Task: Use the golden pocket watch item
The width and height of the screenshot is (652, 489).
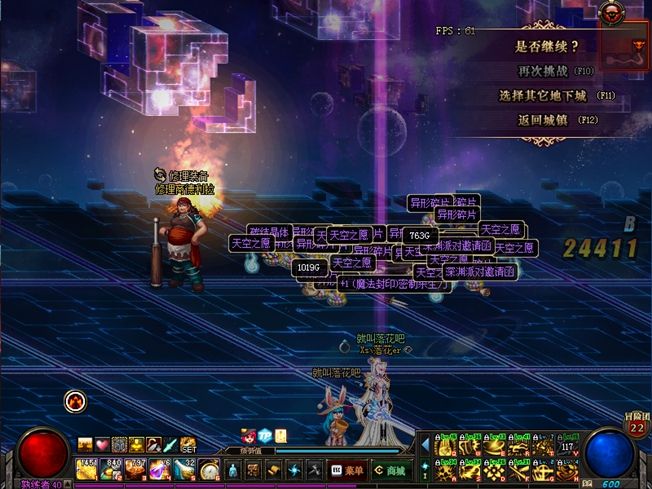Action: point(209,468)
